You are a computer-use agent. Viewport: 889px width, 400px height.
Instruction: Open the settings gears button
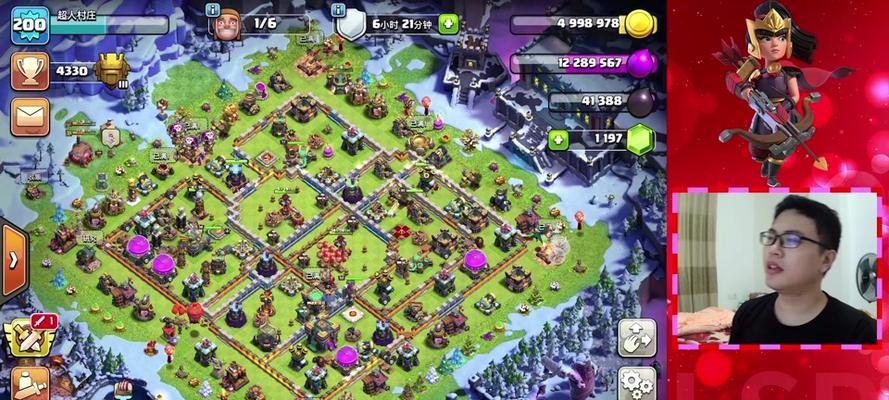click(x=636, y=384)
